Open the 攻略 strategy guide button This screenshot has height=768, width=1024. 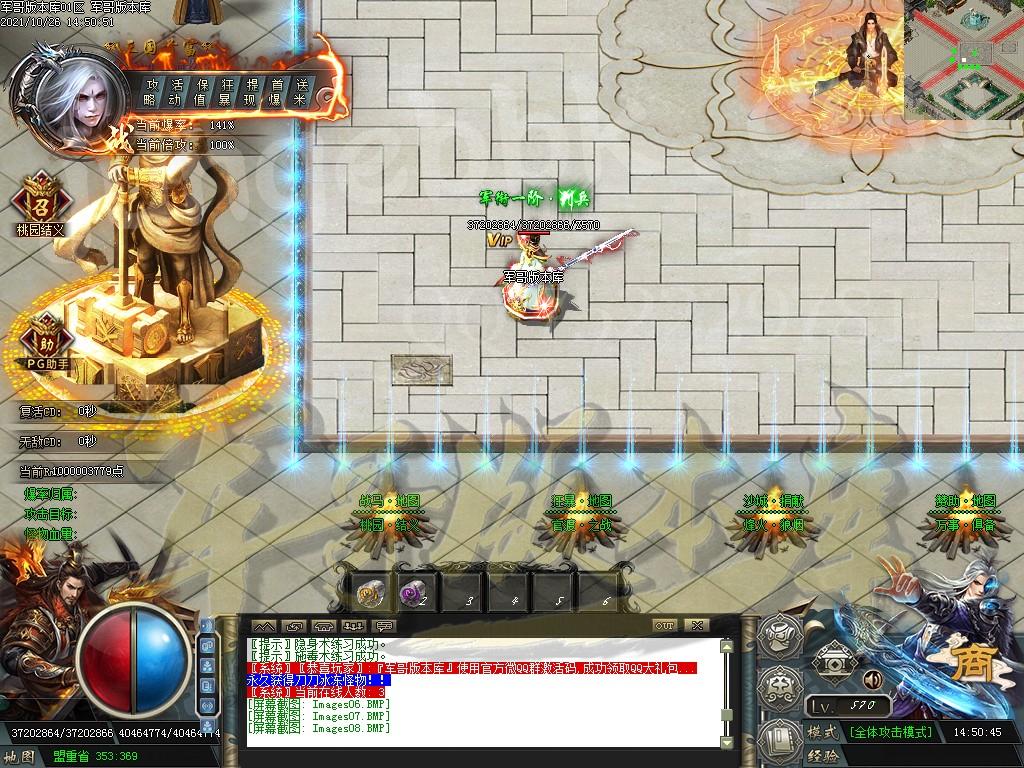pyautogui.click(x=151, y=92)
